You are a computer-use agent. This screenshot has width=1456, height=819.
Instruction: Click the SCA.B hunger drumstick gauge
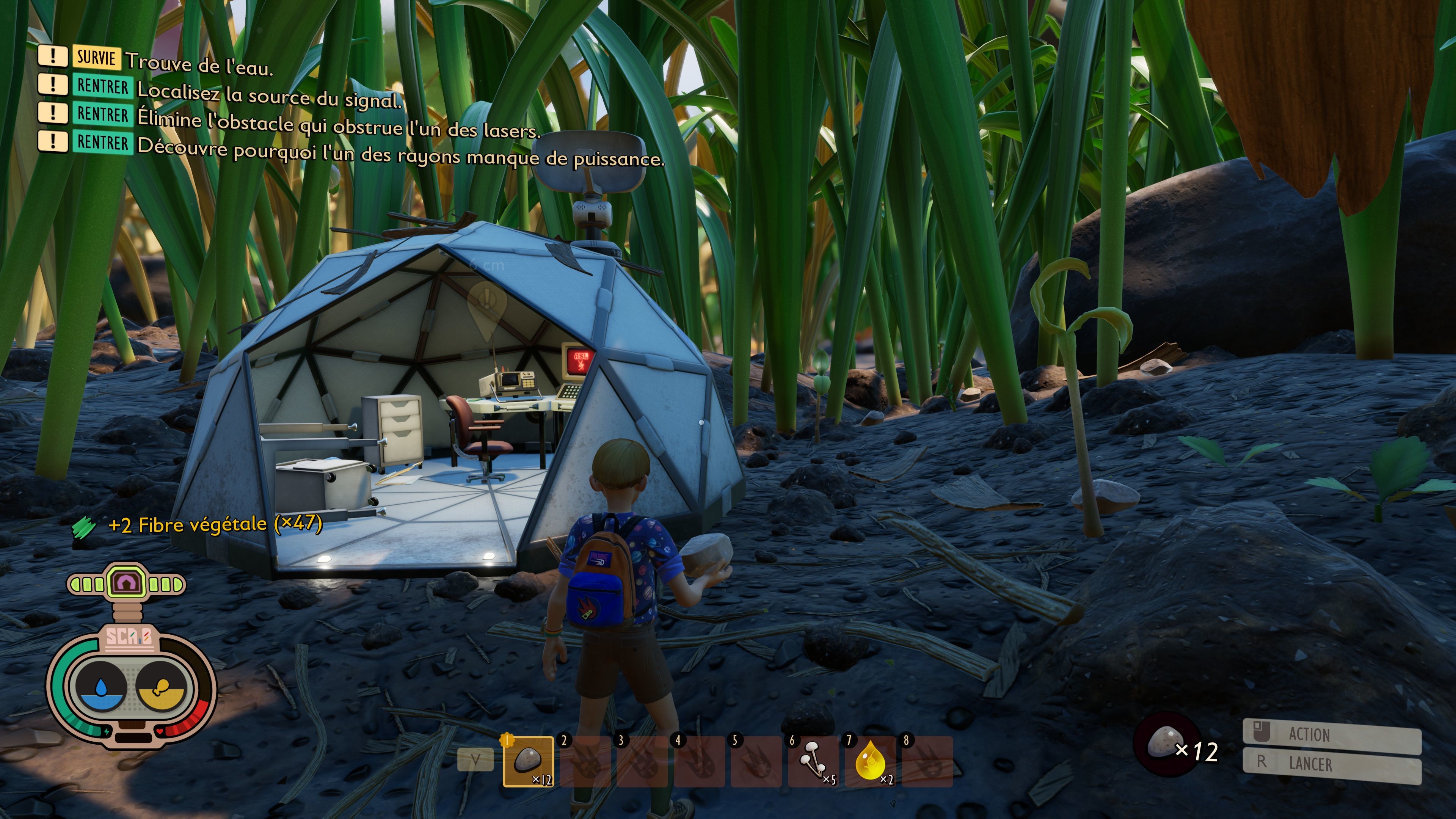pyautogui.click(x=160, y=686)
